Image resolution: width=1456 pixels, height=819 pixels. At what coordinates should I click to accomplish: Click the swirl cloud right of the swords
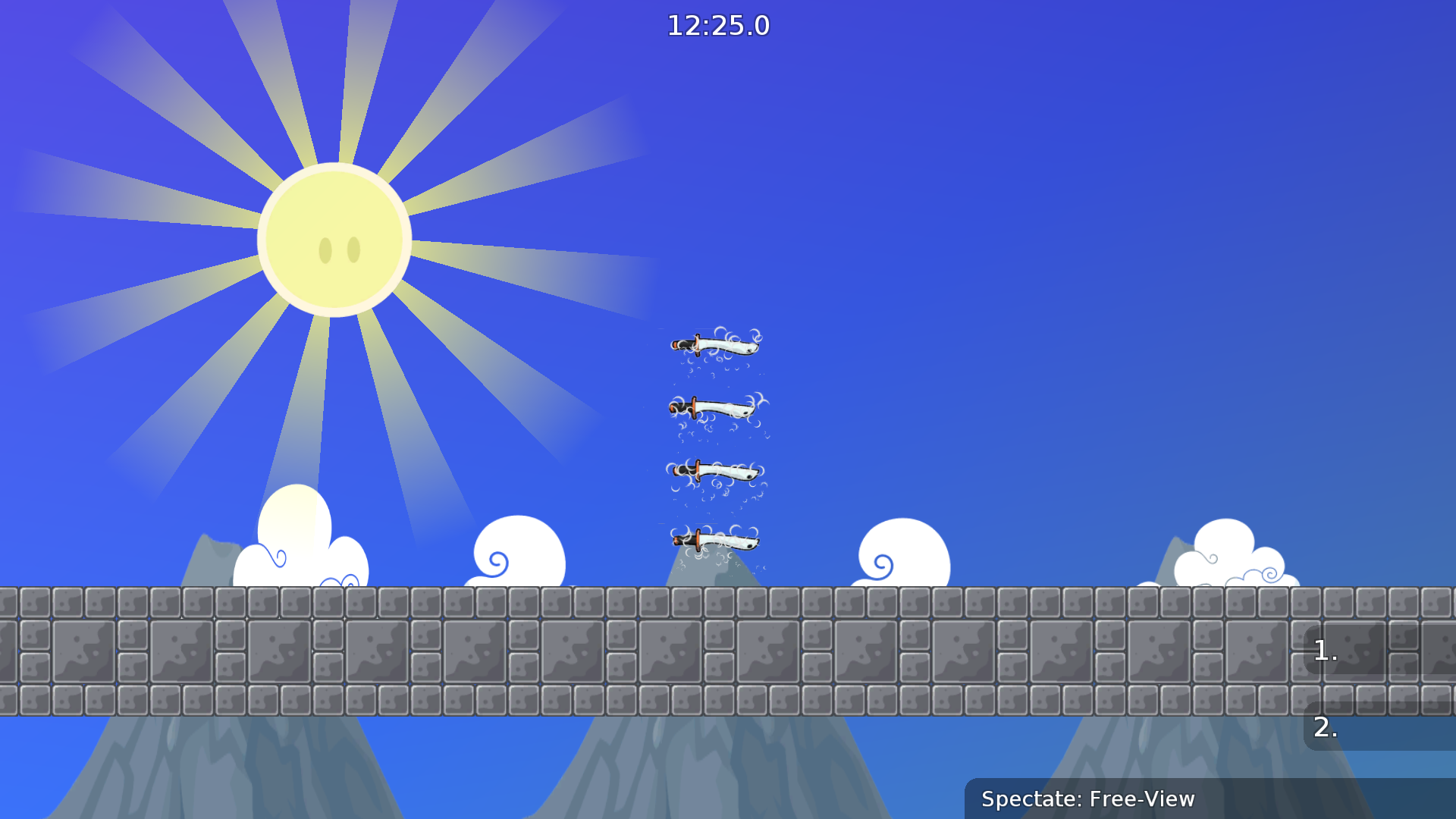coord(902,550)
